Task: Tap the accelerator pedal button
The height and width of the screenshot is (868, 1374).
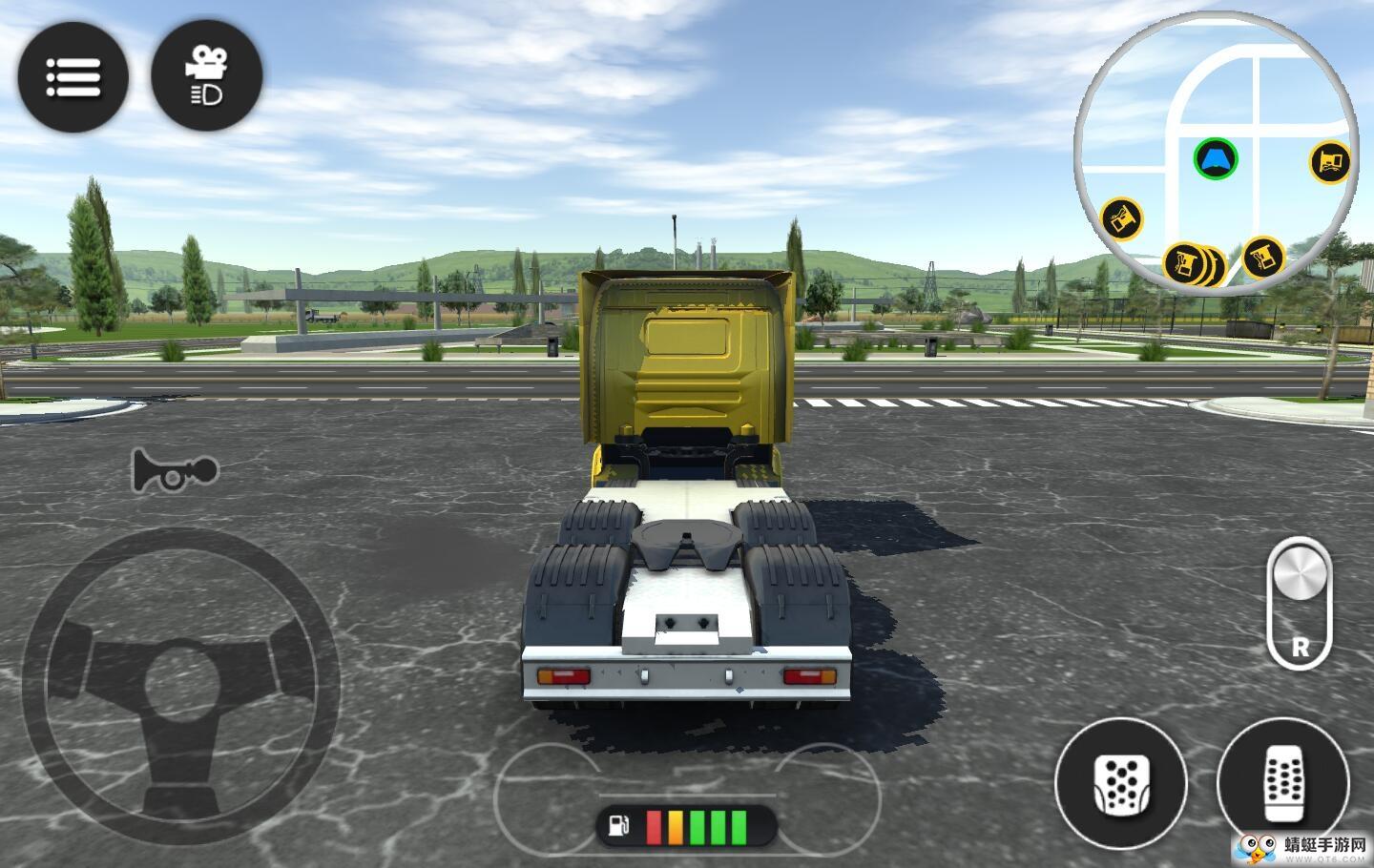Action: (x=1282, y=783)
